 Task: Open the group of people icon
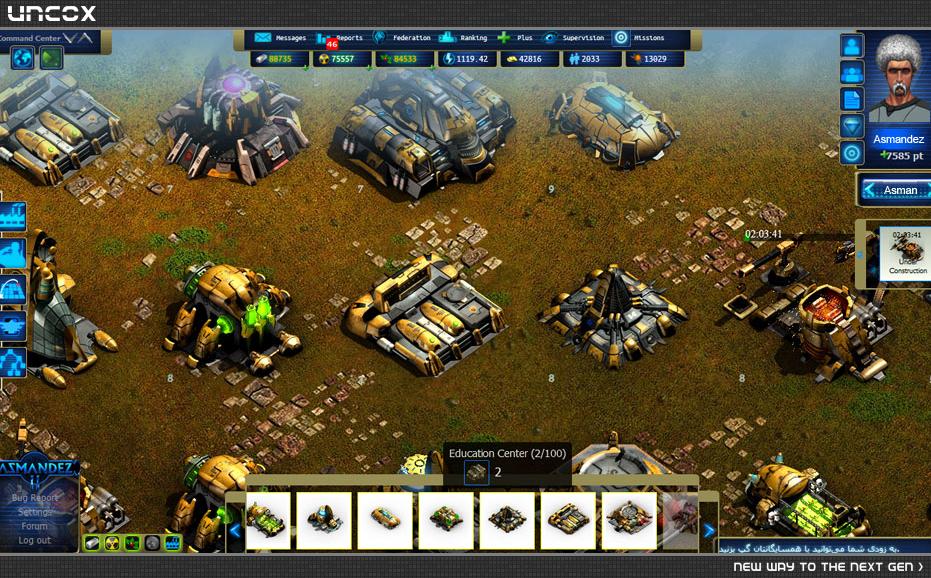[851, 73]
